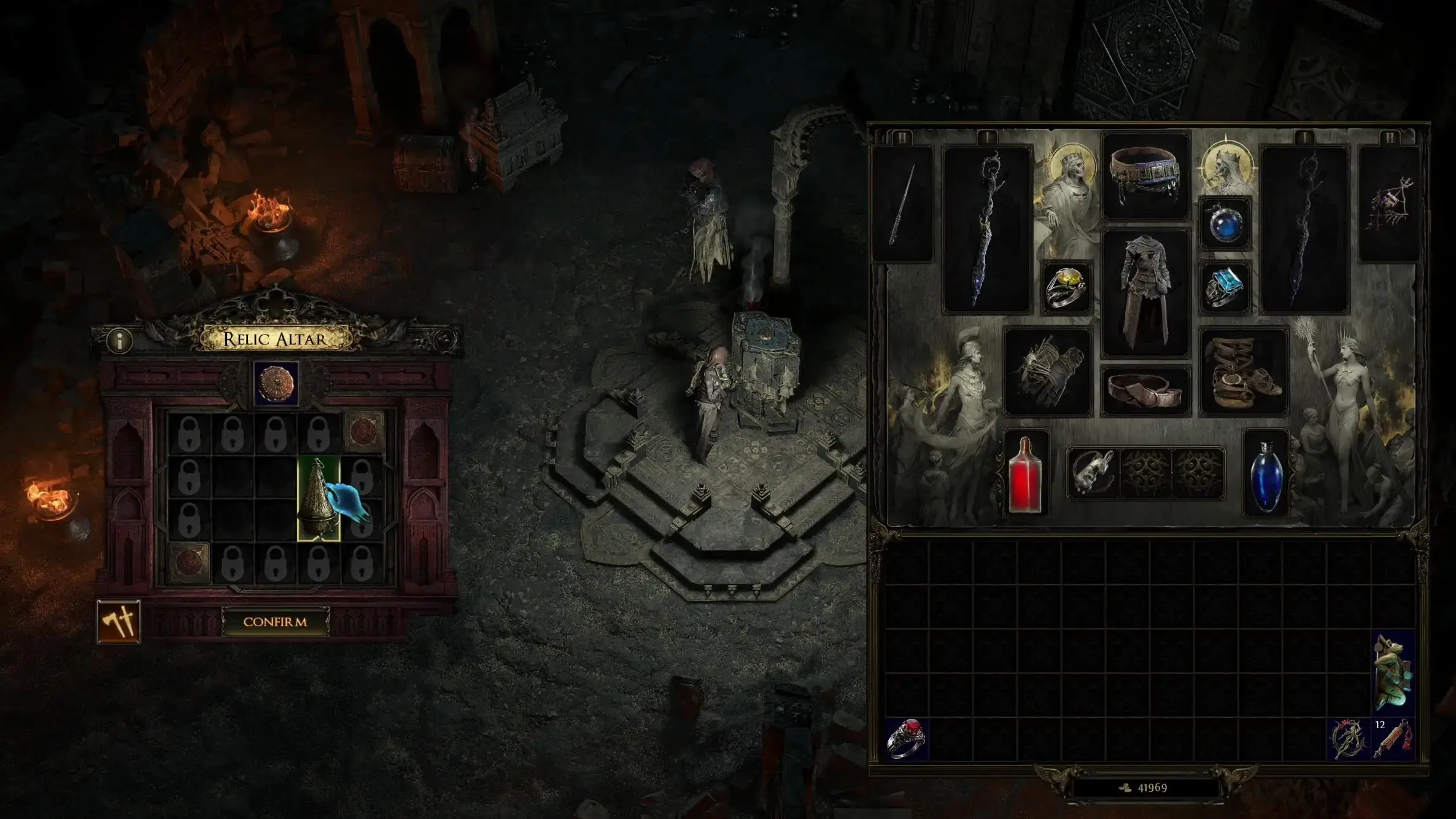Select the scroll stack of 12
Screen dimensions: 1456x819
coord(1393,739)
